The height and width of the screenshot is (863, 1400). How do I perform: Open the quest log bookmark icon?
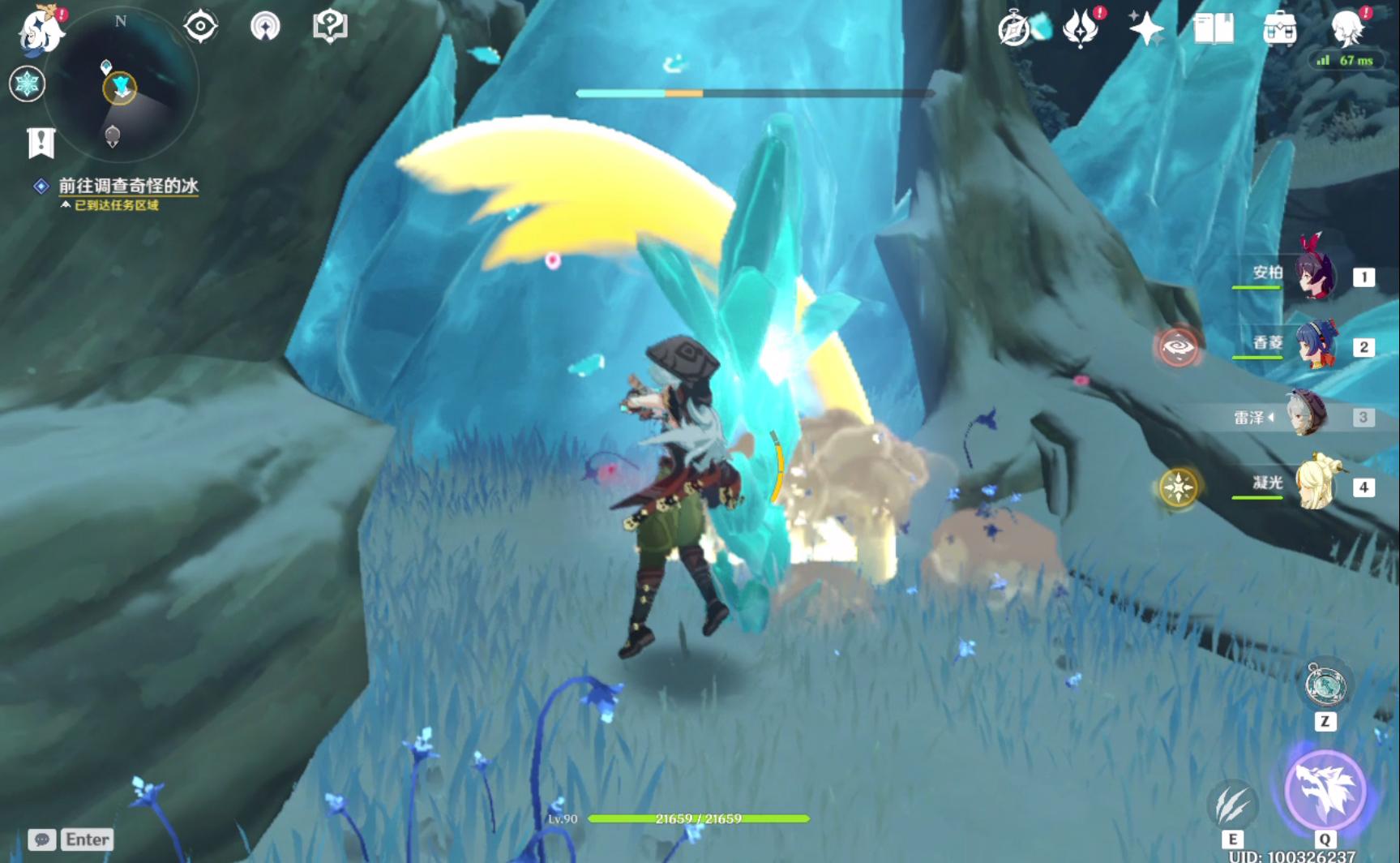pos(41,143)
